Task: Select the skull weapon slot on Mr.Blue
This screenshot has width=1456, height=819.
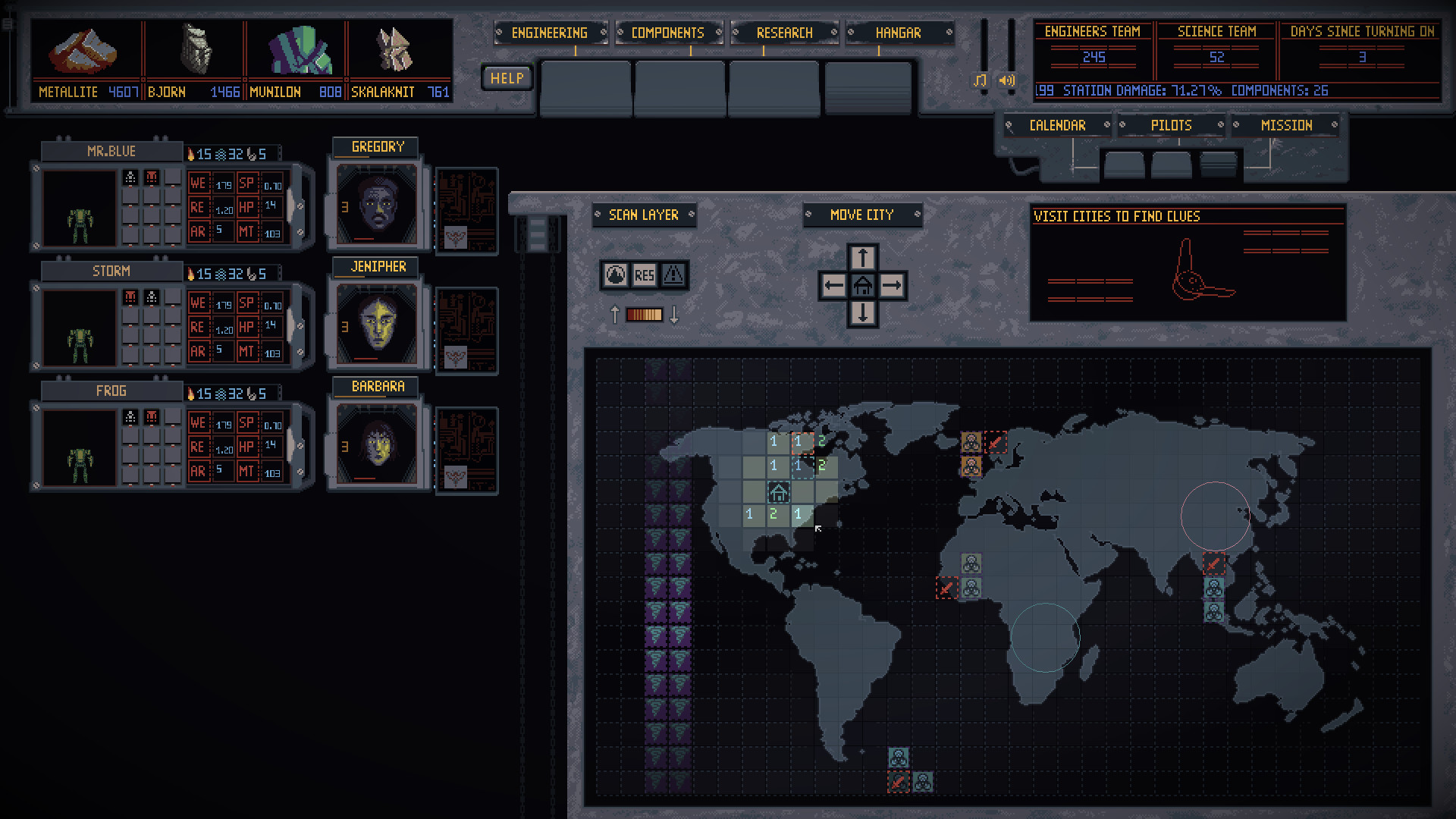Action: (x=130, y=177)
